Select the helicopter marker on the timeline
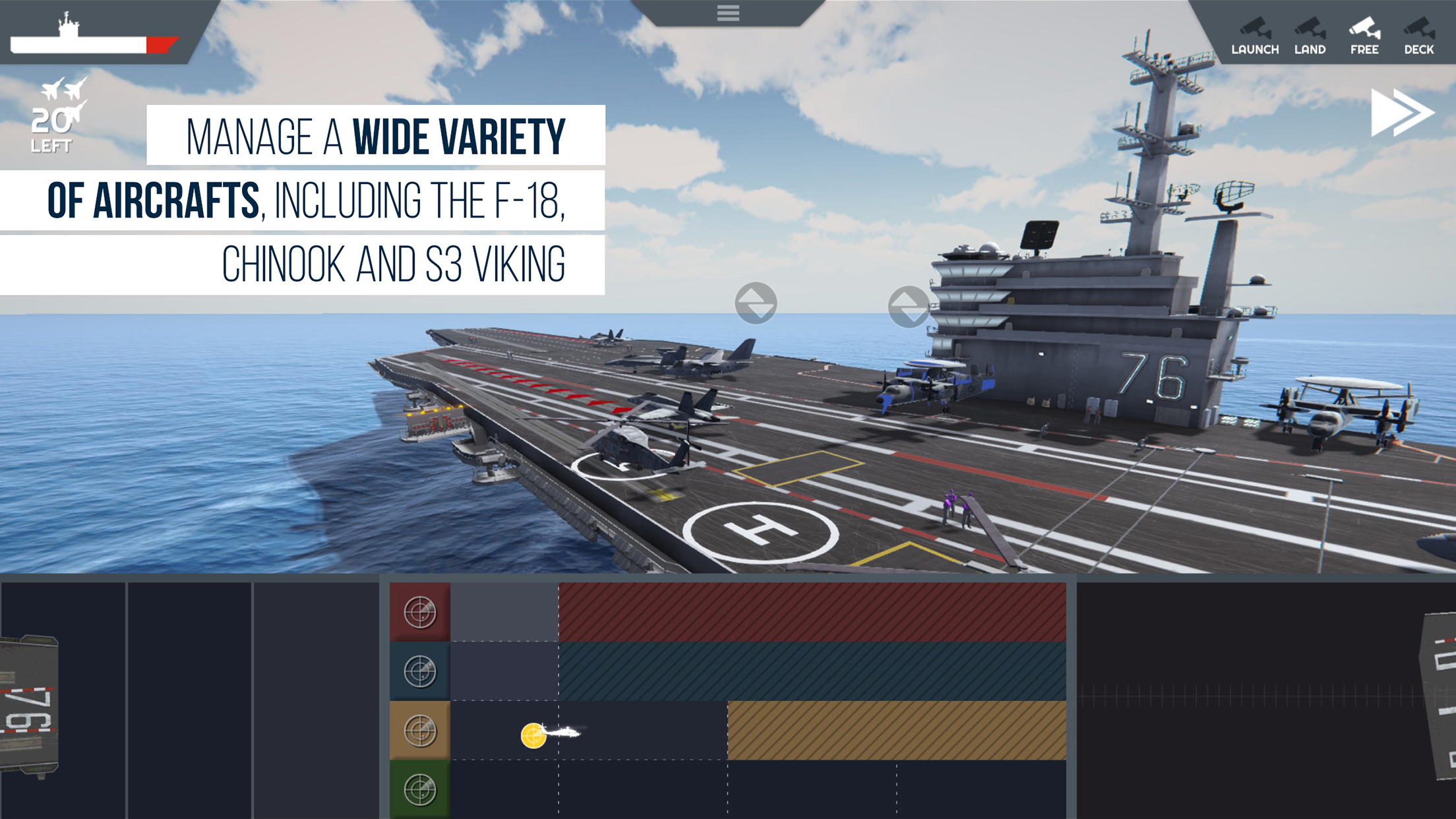1456x819 pixels. coord(549,733)
